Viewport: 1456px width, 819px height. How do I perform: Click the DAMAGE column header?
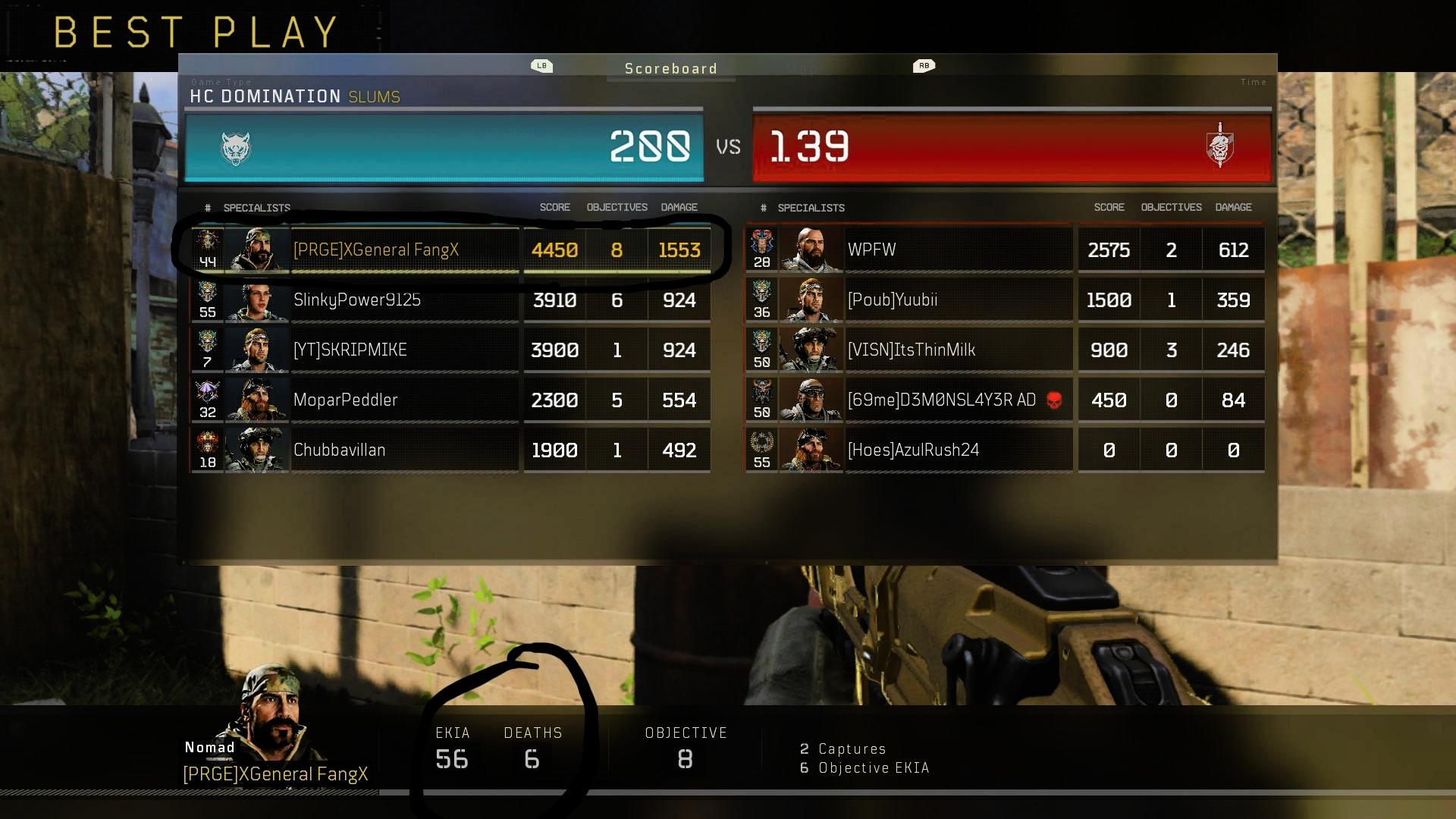coord(679,206)
